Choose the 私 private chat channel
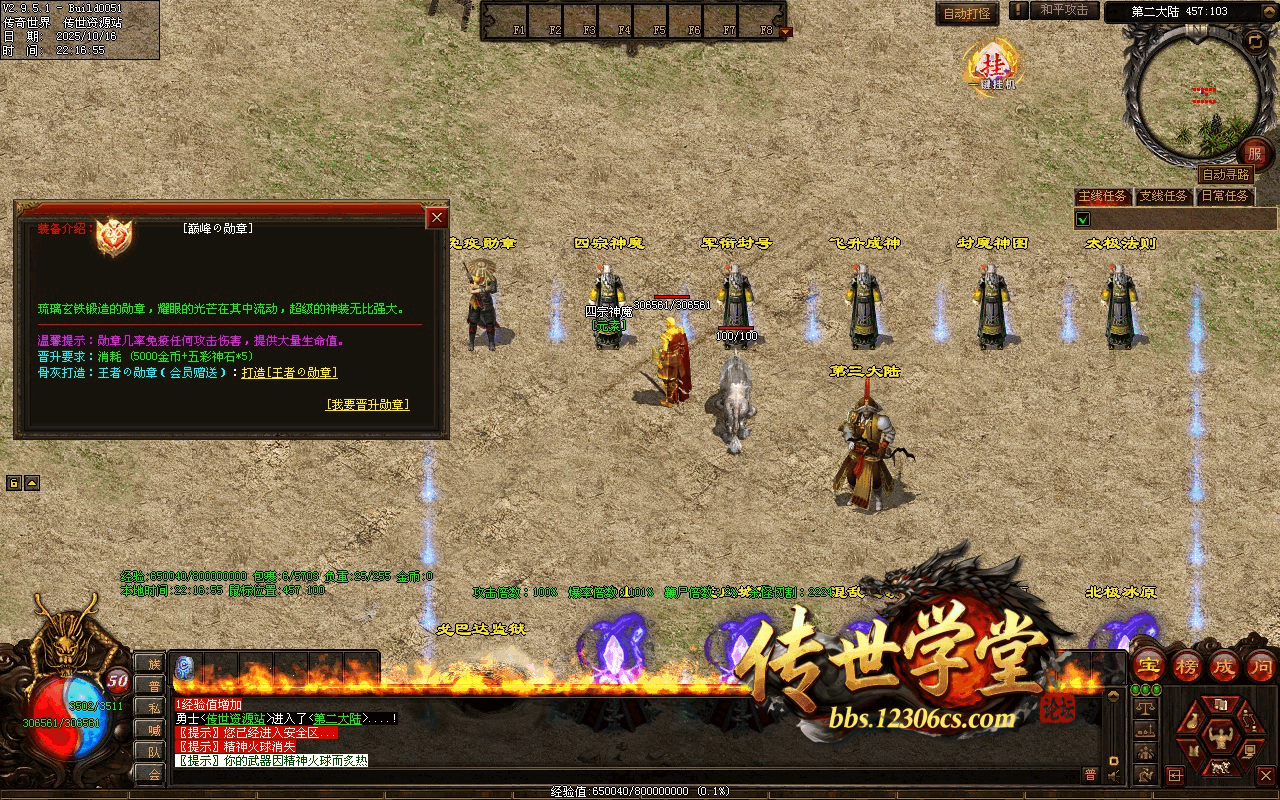This screenshot has height=800, width=1280. pyautogui.click(x=154, y=707)
